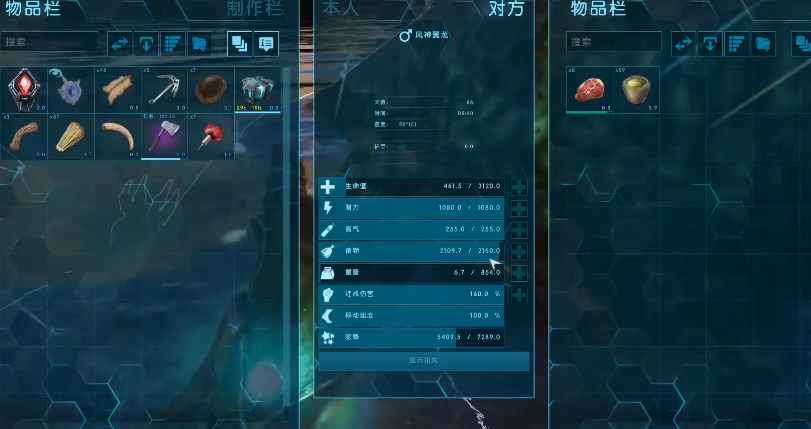Image resolution: width=811 pixels, height=429 pixels.
Task: Select the supply crate item with timer
Action: [258, 90]
